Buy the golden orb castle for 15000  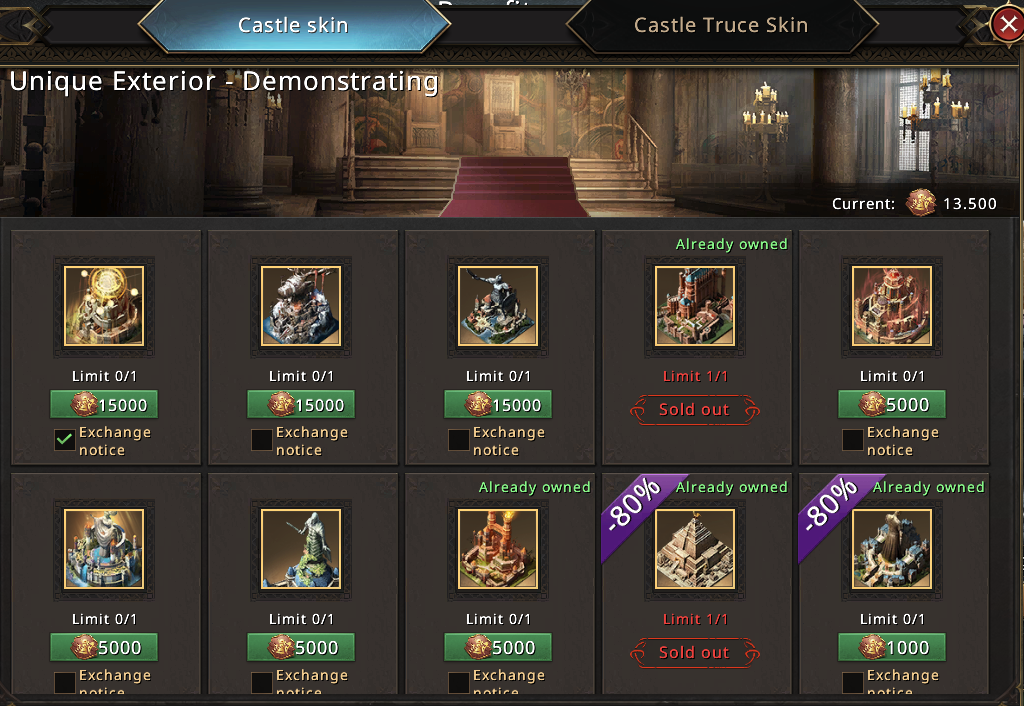click(104, 404)
